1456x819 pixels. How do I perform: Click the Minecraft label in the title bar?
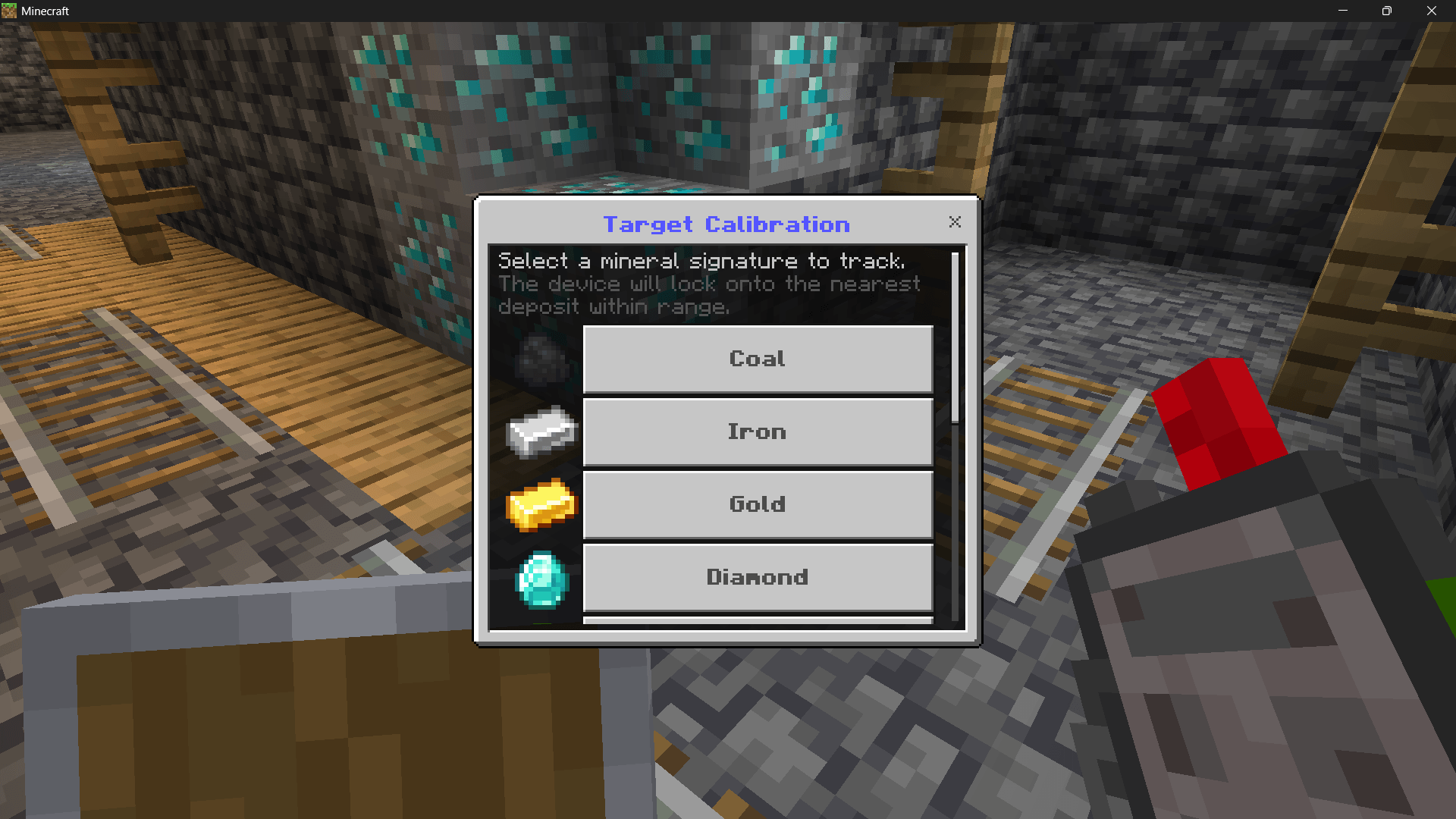click(x=47, y=11)
